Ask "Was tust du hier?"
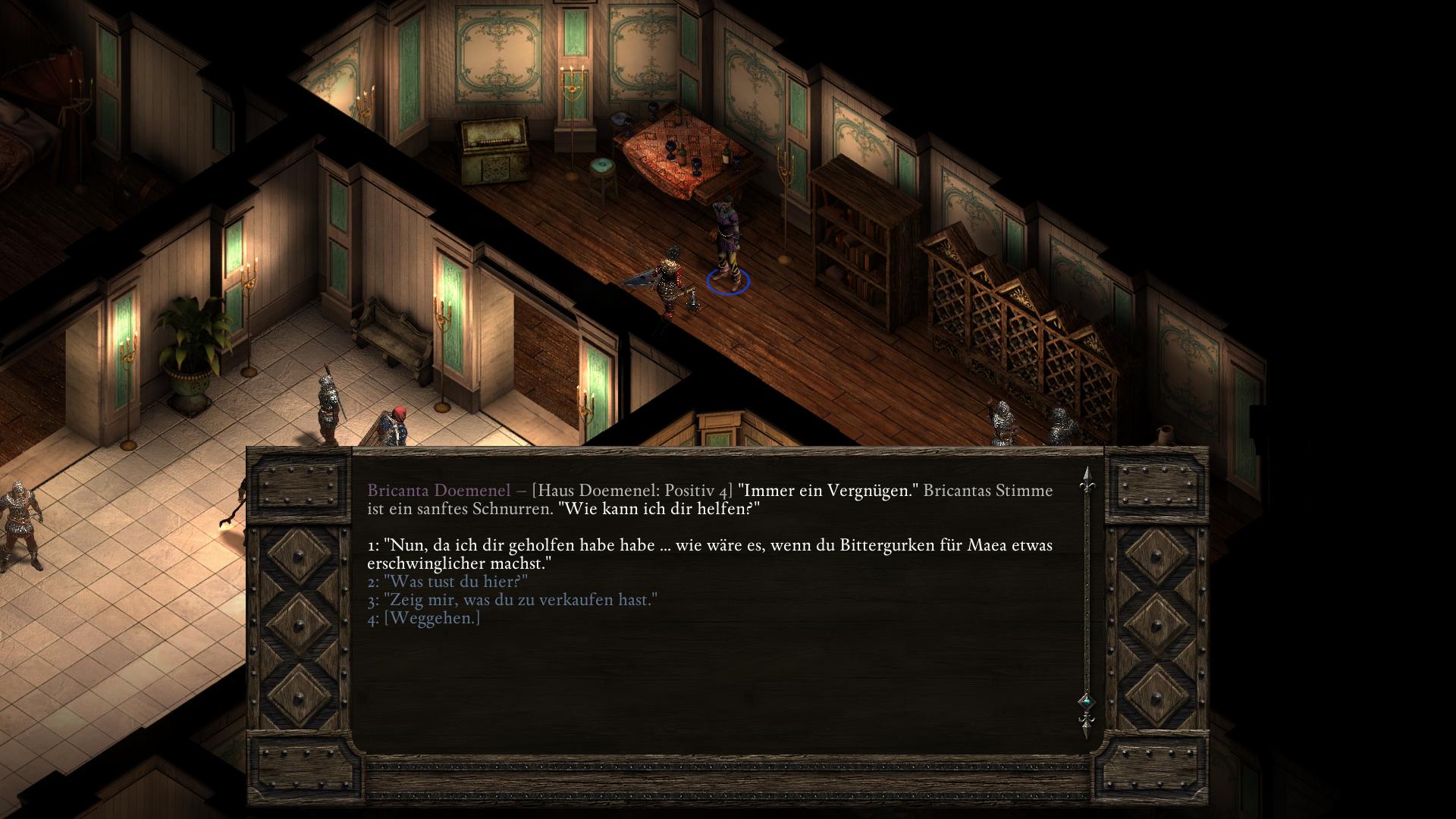 [x=447, y=582]
